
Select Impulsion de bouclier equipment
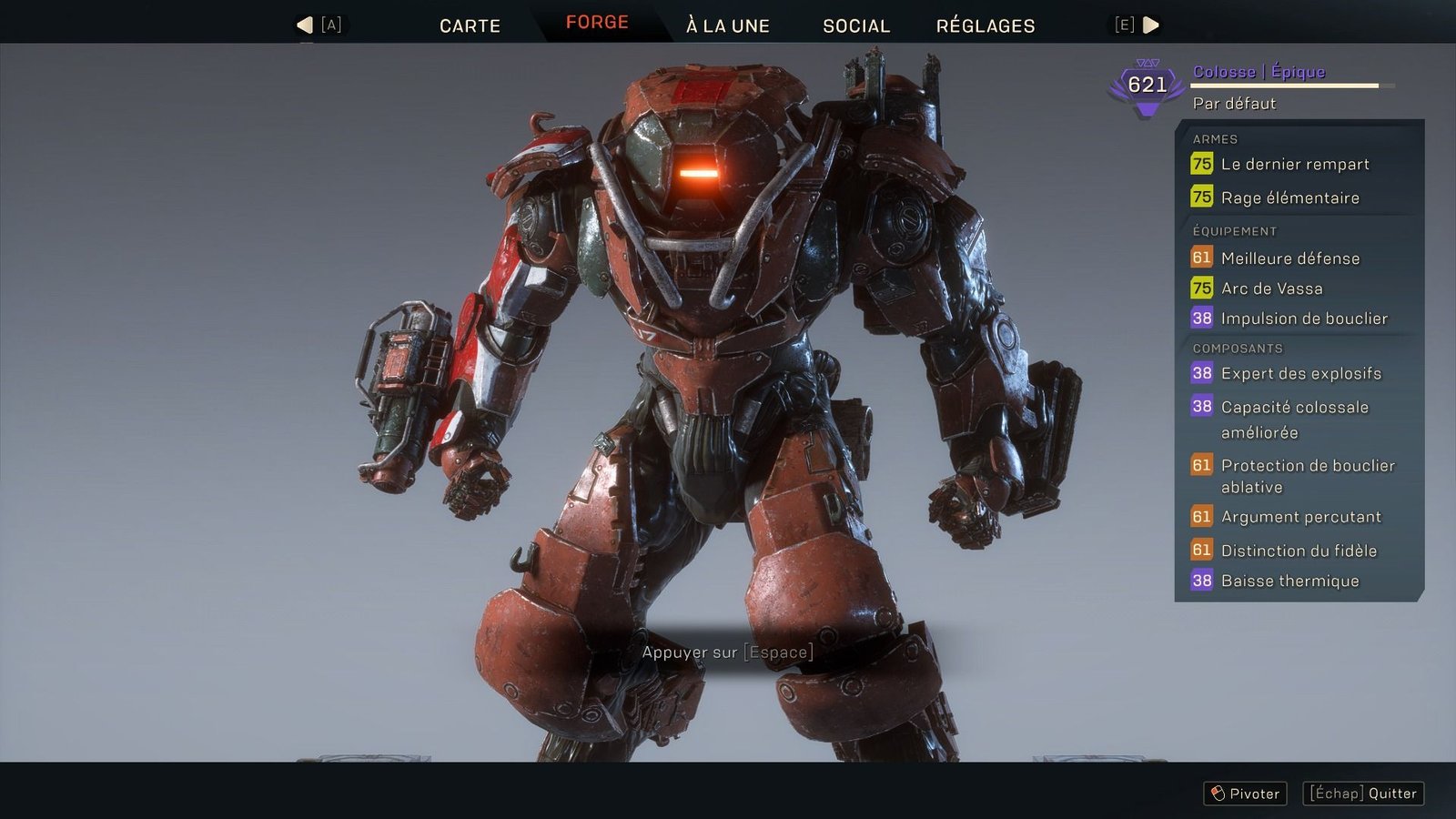(x=1303, y=318)
